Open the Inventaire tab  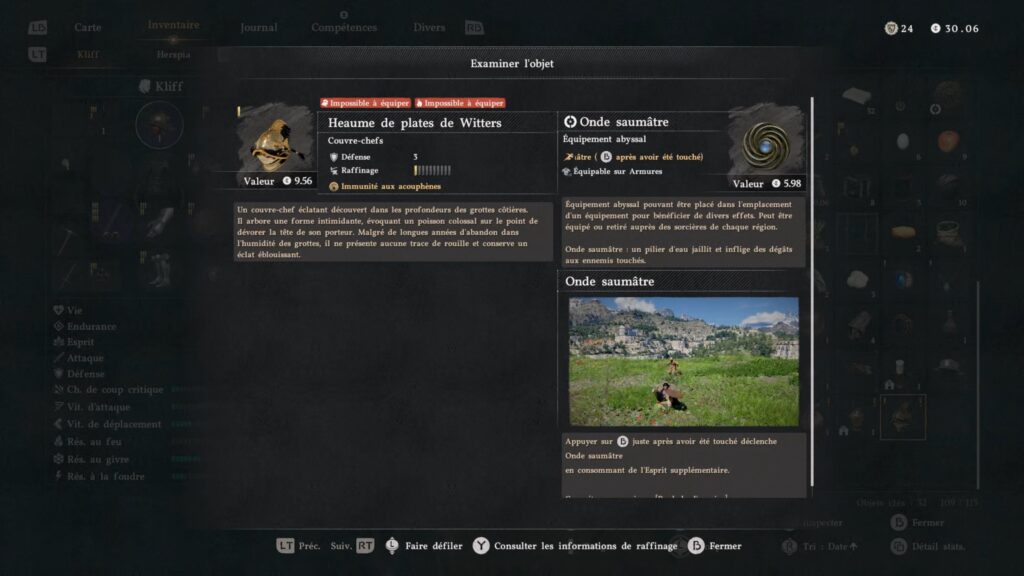pyautogui.click(x=173, y=26)
